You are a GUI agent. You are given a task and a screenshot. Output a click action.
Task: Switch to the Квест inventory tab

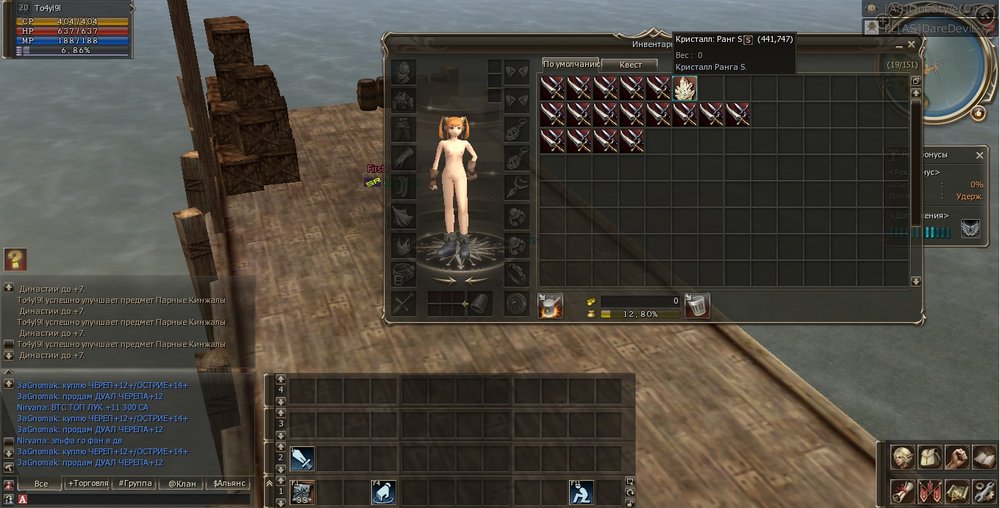click(630, 64)
